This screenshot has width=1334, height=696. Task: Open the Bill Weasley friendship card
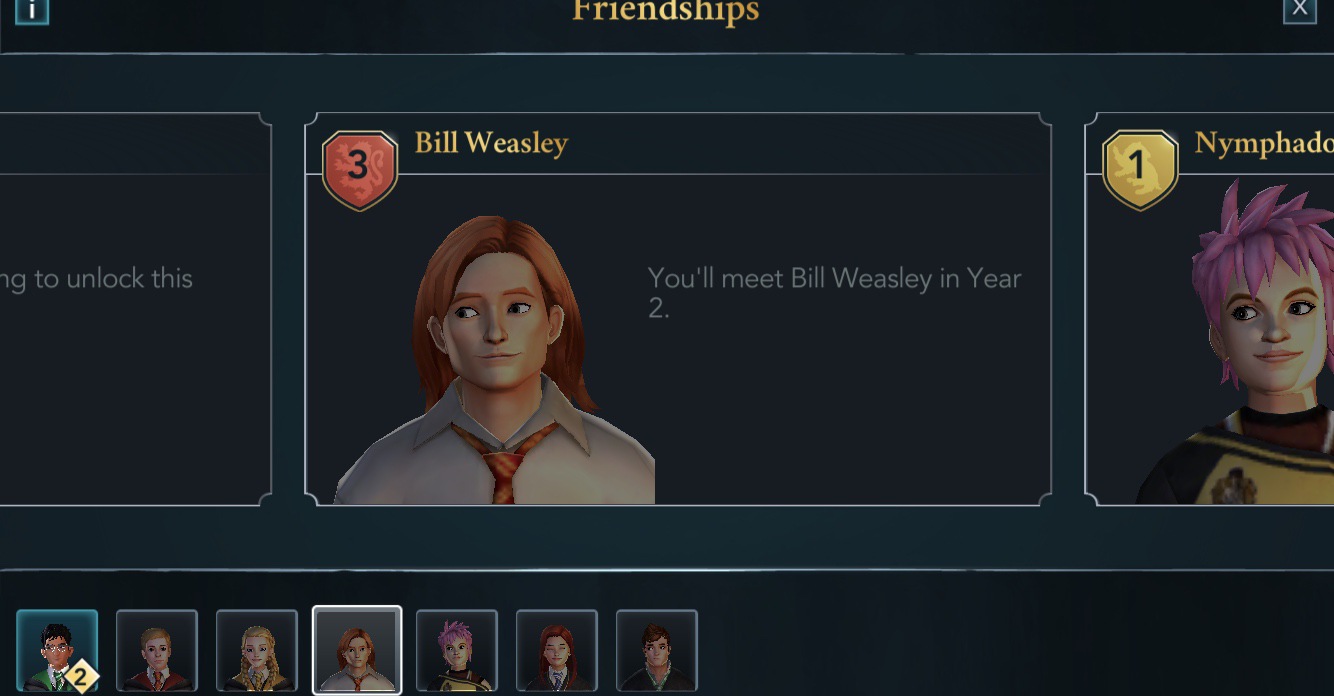677,310
